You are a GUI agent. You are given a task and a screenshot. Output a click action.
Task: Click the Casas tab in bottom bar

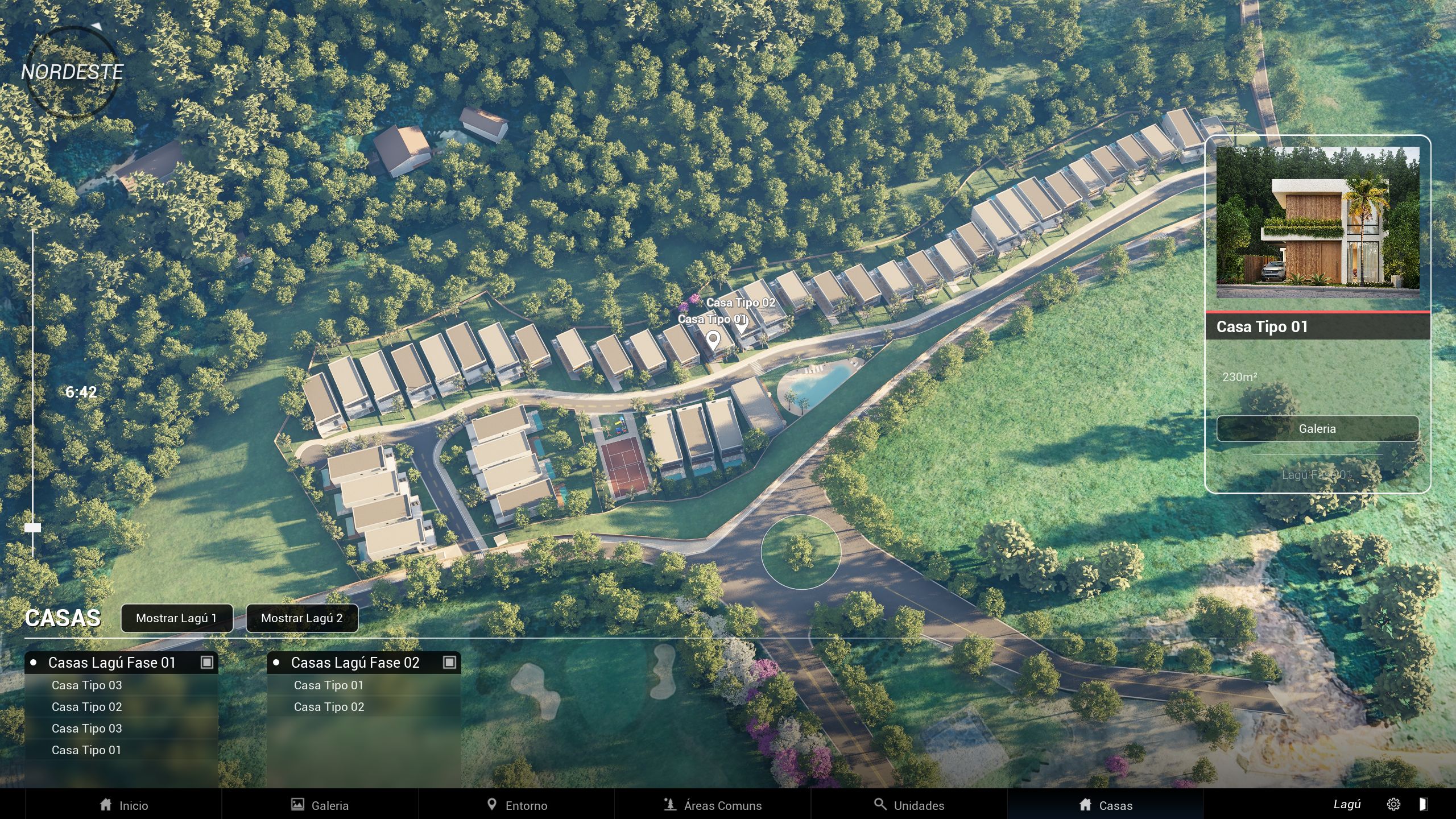pos(1105,805)
